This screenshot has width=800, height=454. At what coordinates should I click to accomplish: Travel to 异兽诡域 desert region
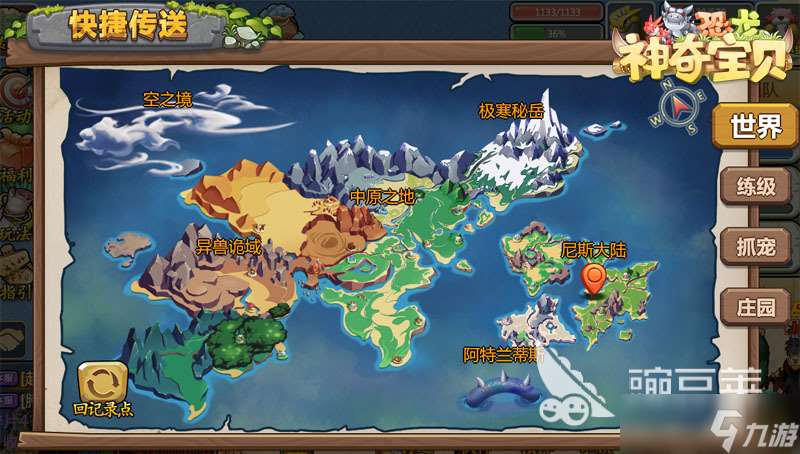[228, 246]
